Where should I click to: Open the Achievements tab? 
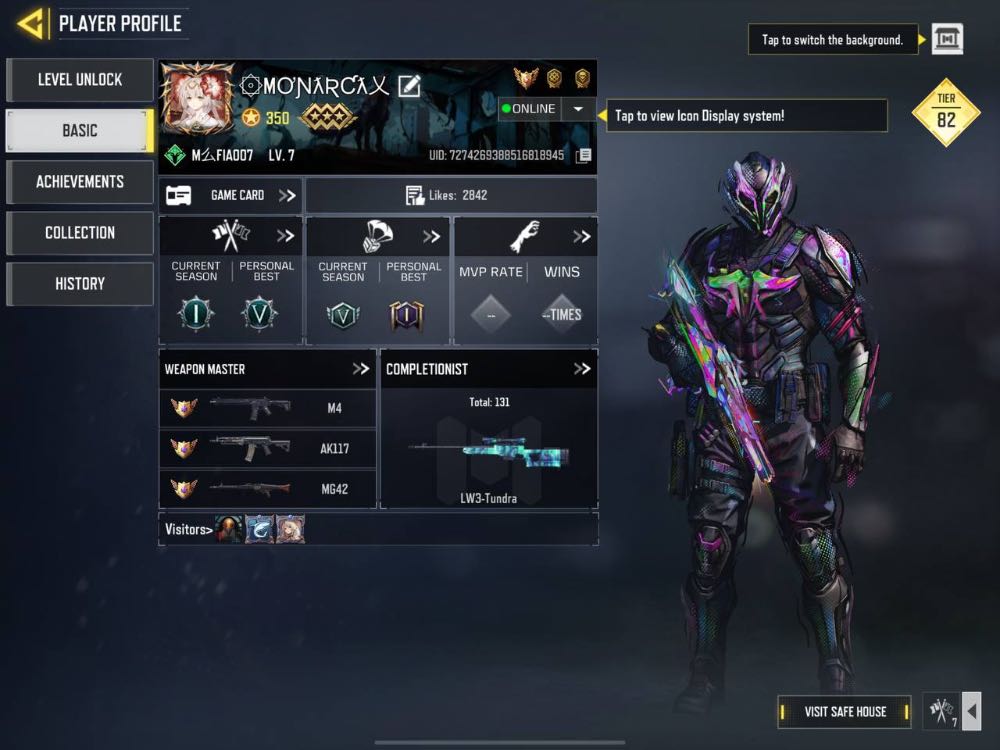(x=80, y=182)
